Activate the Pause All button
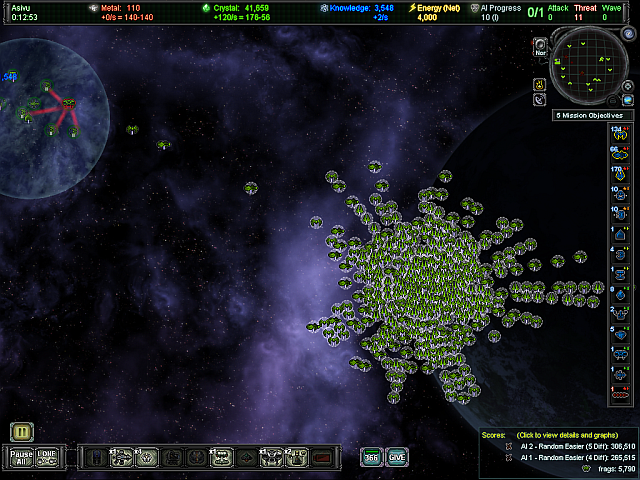Screen dimensions: 640x480 click(x=21, y=457)
